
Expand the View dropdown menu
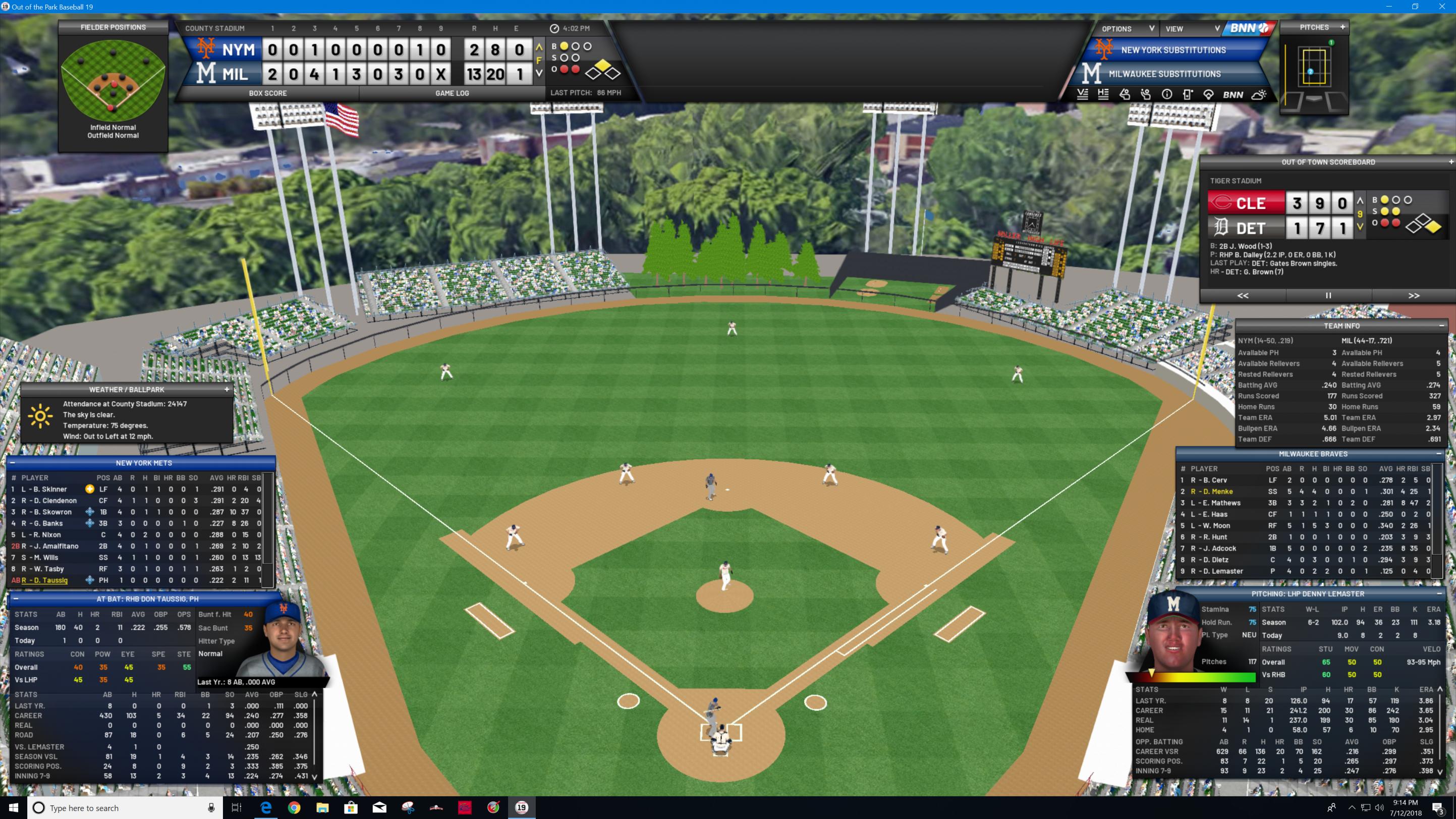pos(1192,29)
